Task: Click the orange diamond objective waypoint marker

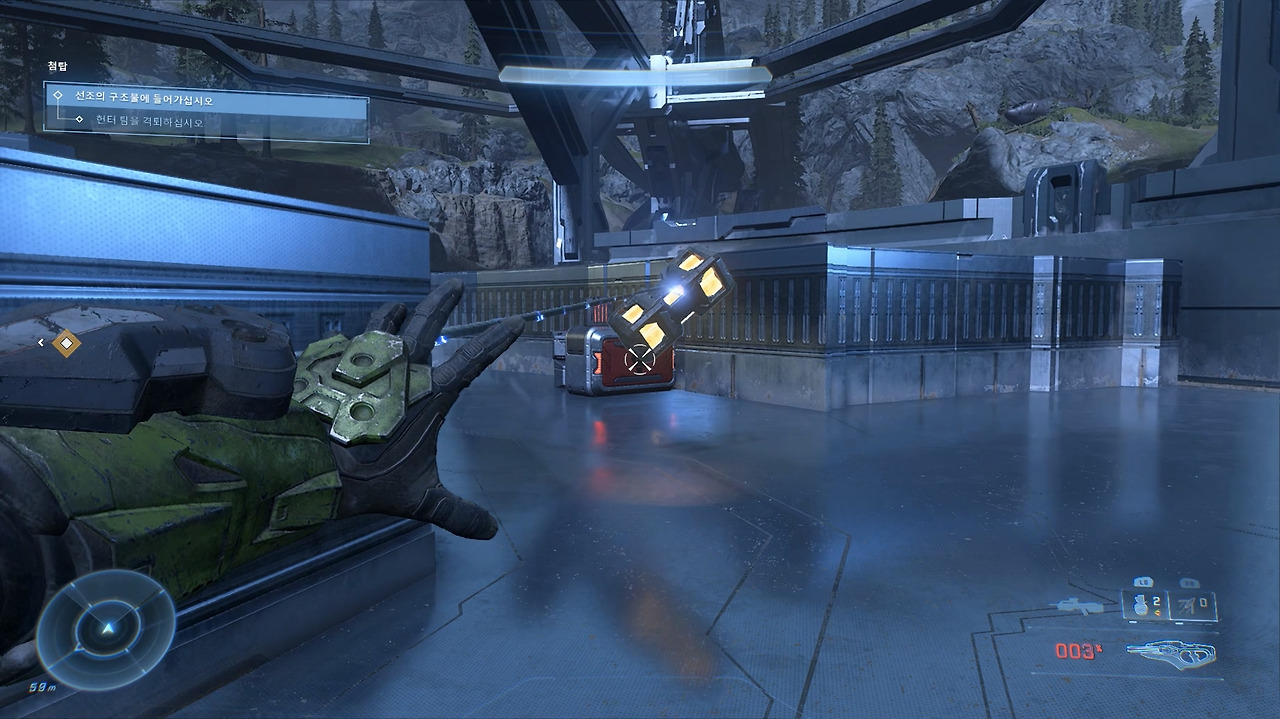Action: click(x=66, y=343)
